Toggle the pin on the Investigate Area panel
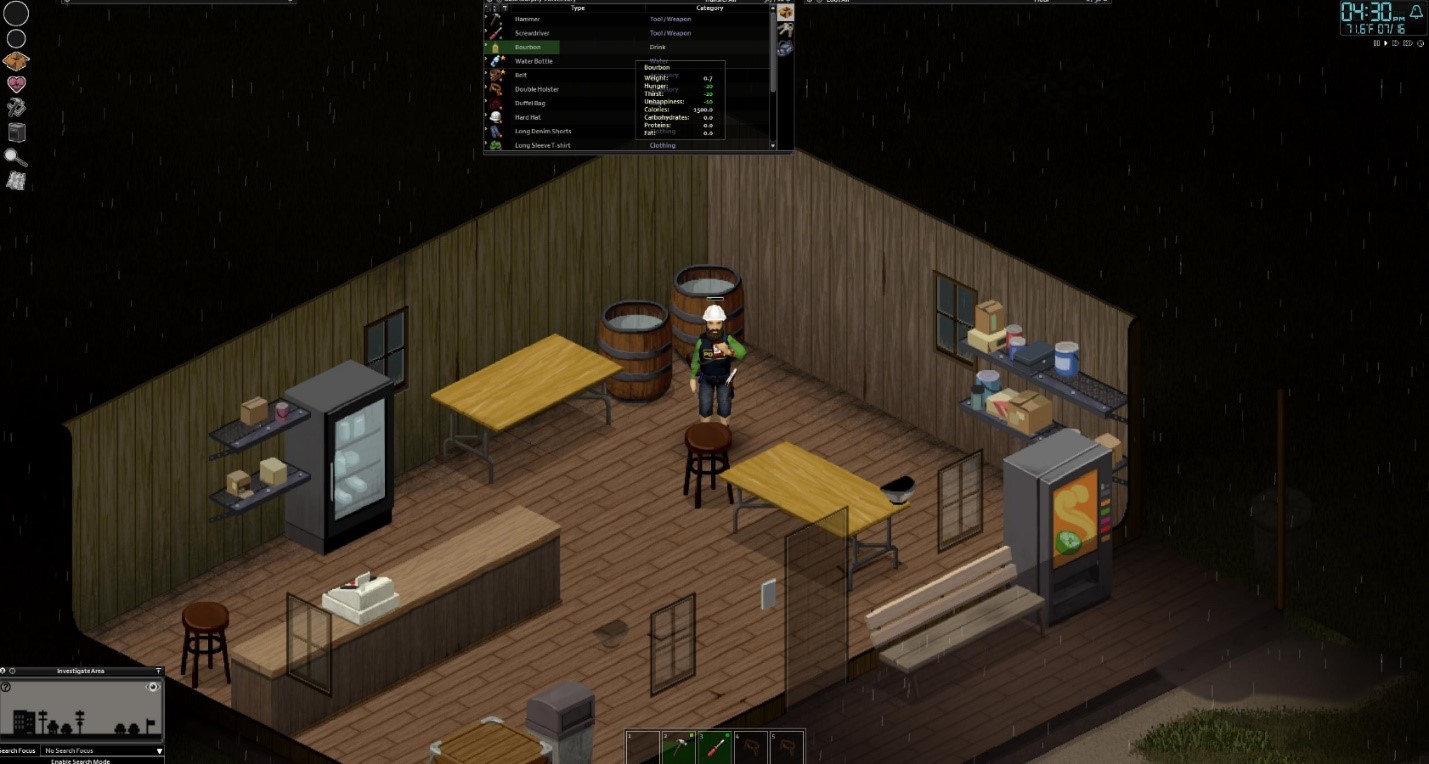Viewport: 1429px width, 764px height. coord(159,671)
